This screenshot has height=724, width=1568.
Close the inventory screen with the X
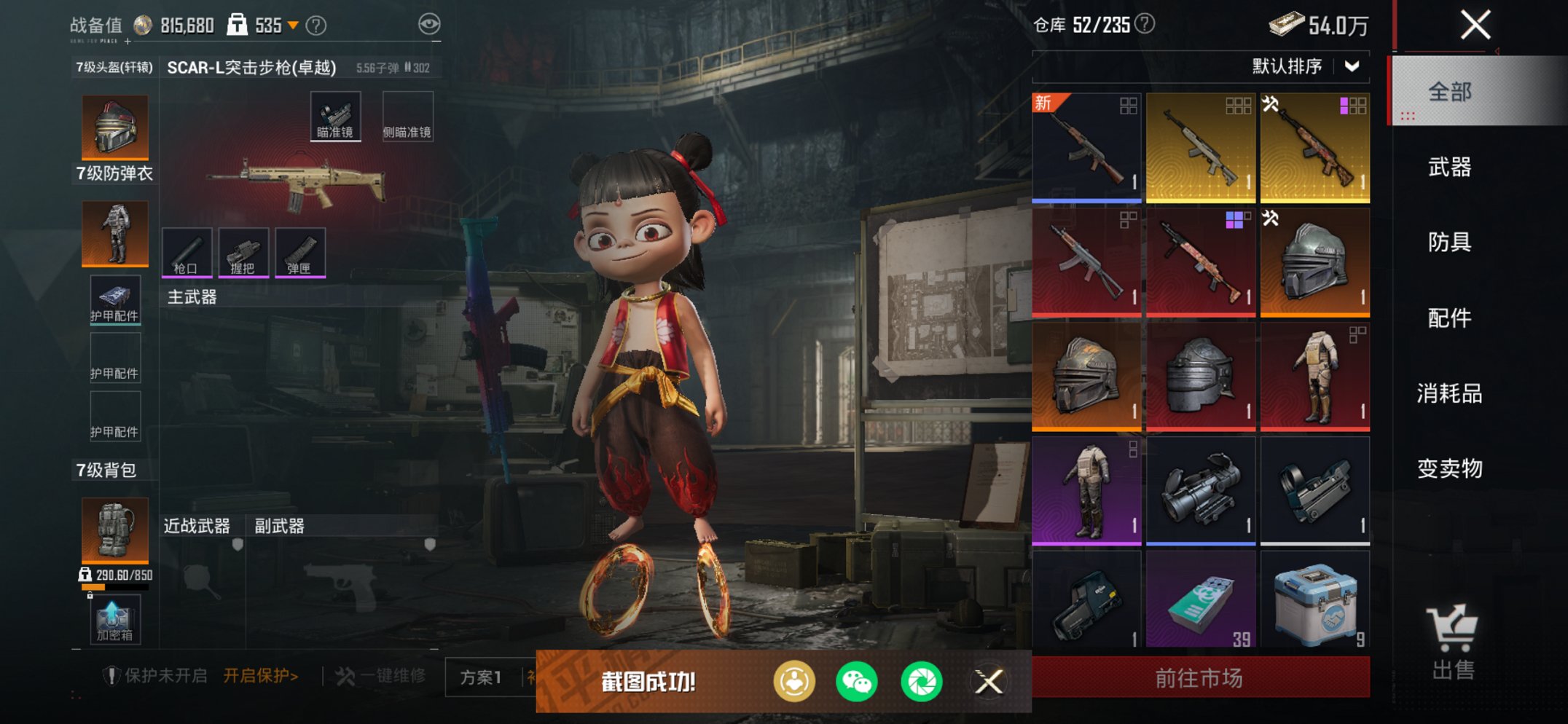pyautogui.click(x=1475, y=25)
